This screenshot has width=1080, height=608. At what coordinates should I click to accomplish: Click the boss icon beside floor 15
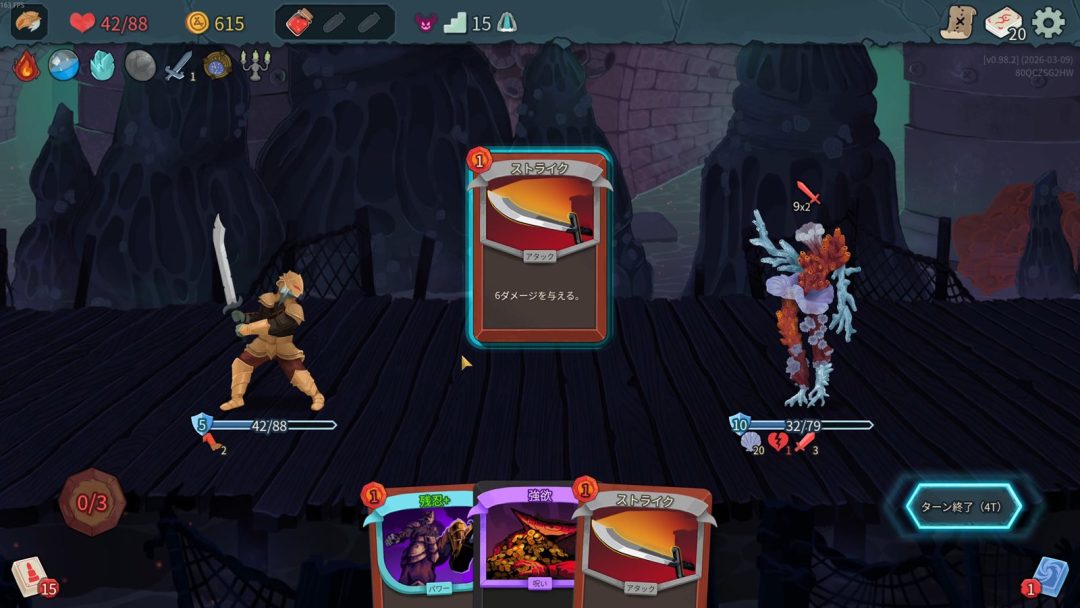coord(506,23)
